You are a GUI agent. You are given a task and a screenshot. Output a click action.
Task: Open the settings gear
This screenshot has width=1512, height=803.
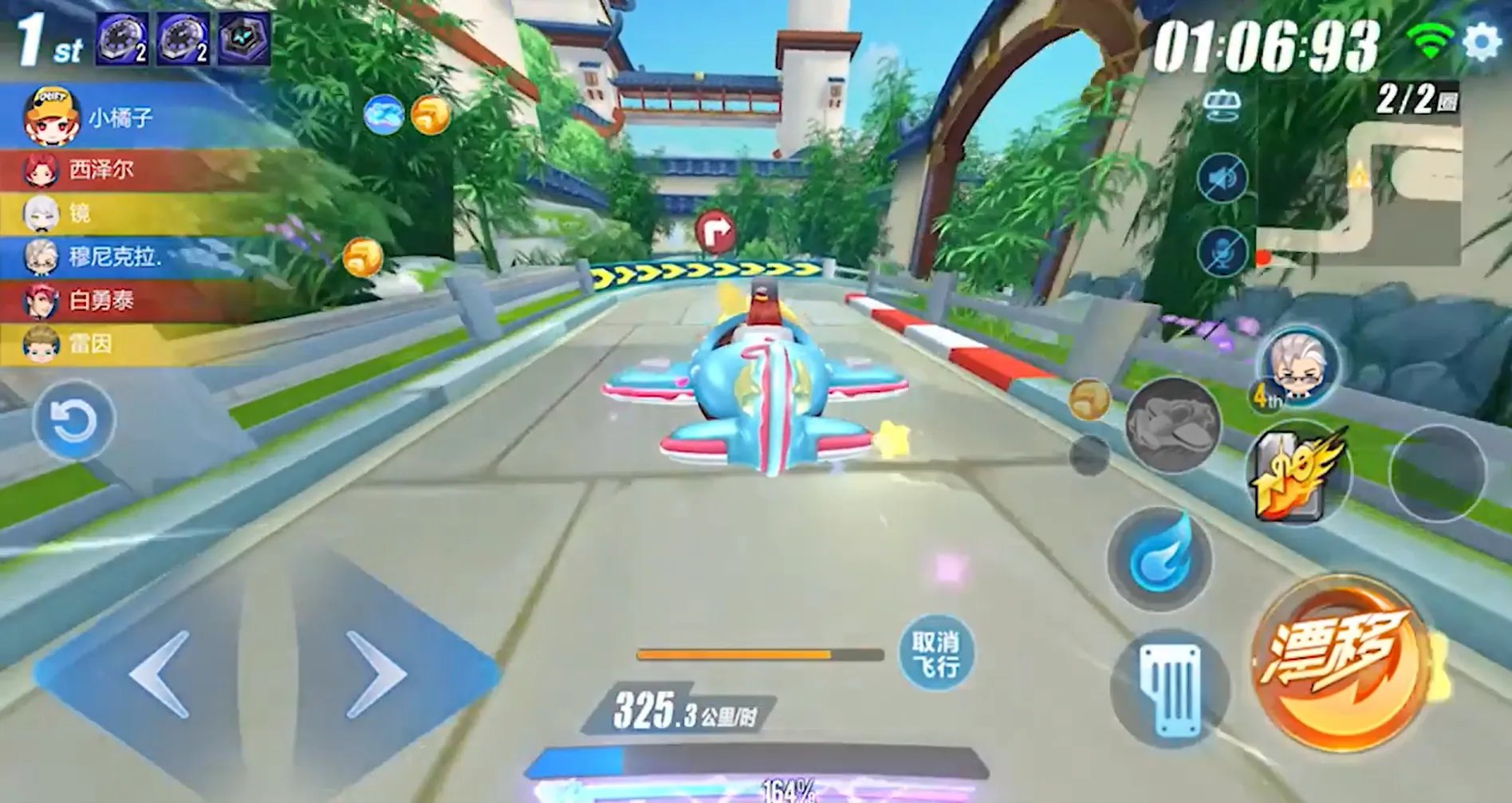point(1482,41)
